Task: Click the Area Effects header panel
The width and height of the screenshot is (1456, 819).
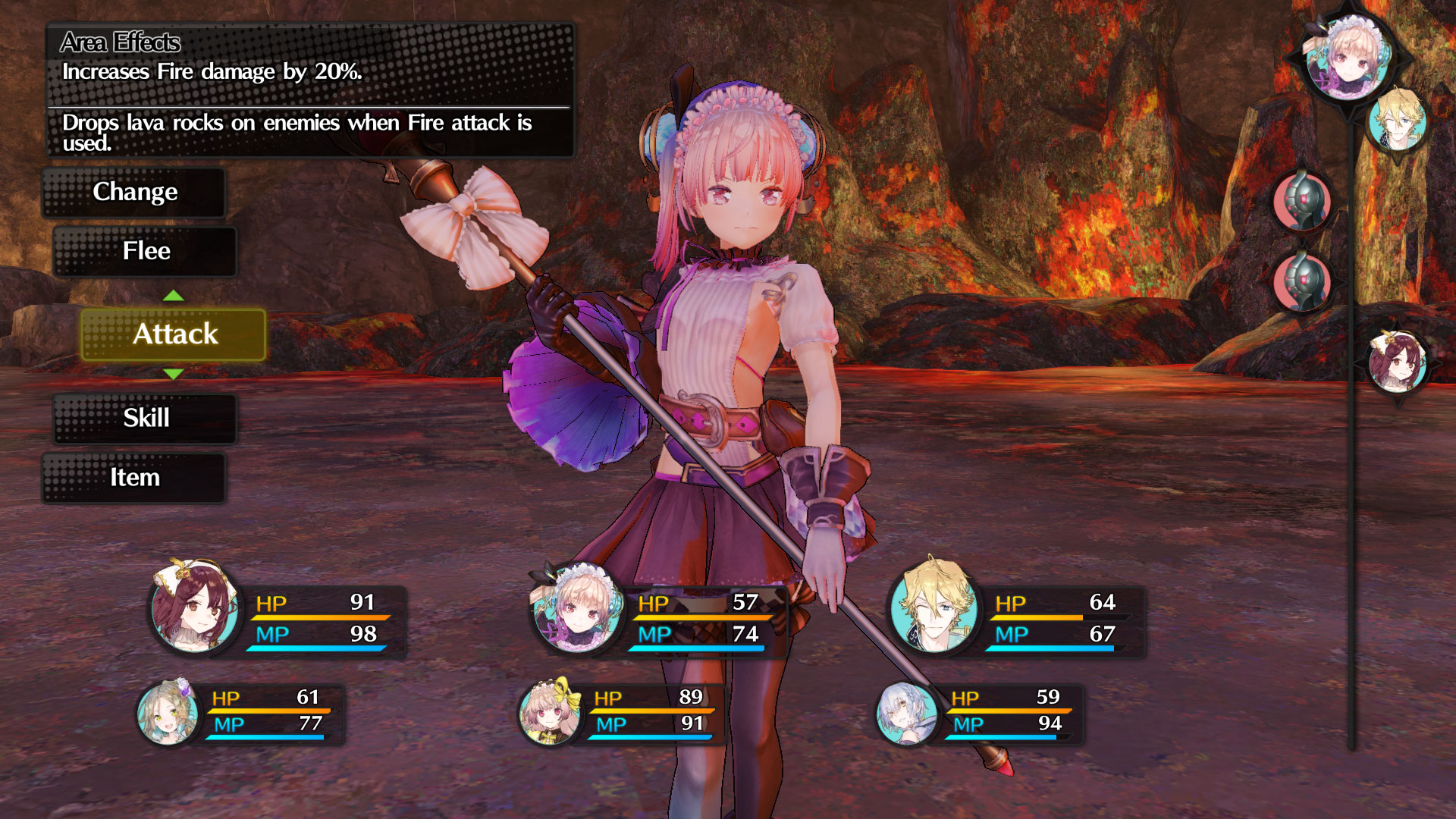Action: click(x=120, y=43)
